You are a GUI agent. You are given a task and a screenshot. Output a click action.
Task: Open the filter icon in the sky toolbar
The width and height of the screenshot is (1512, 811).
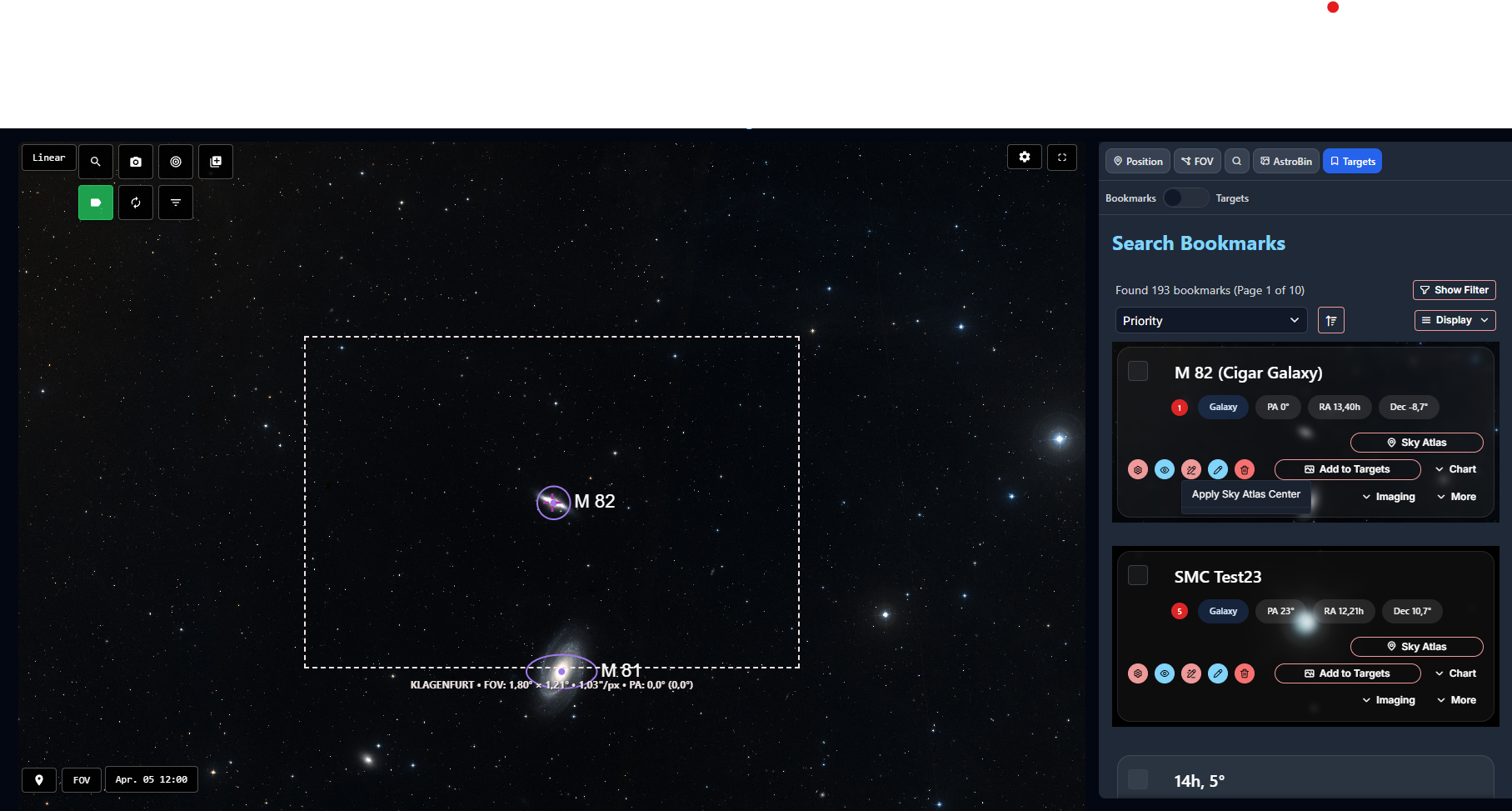pyautogui.click(x=176, y=202)
